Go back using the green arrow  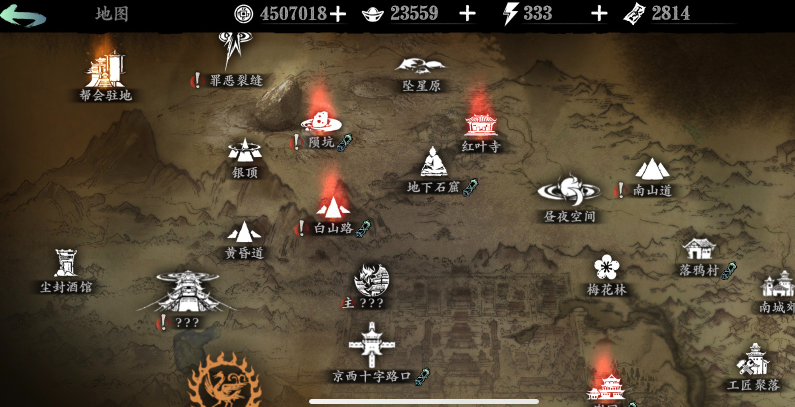(x=24, y=14)
